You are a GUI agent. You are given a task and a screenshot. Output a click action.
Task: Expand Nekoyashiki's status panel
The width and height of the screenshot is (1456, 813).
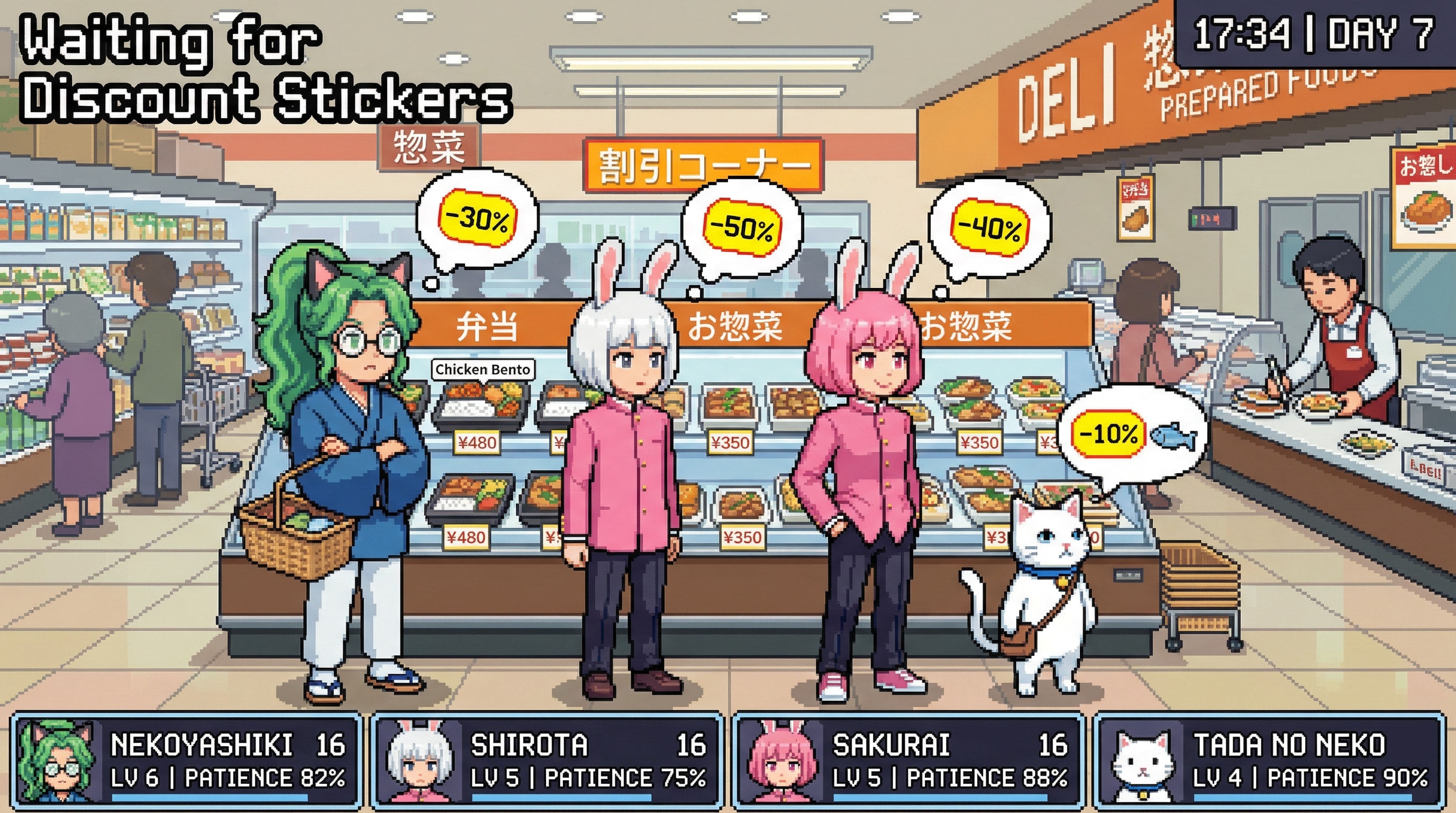tap(187, 763)
